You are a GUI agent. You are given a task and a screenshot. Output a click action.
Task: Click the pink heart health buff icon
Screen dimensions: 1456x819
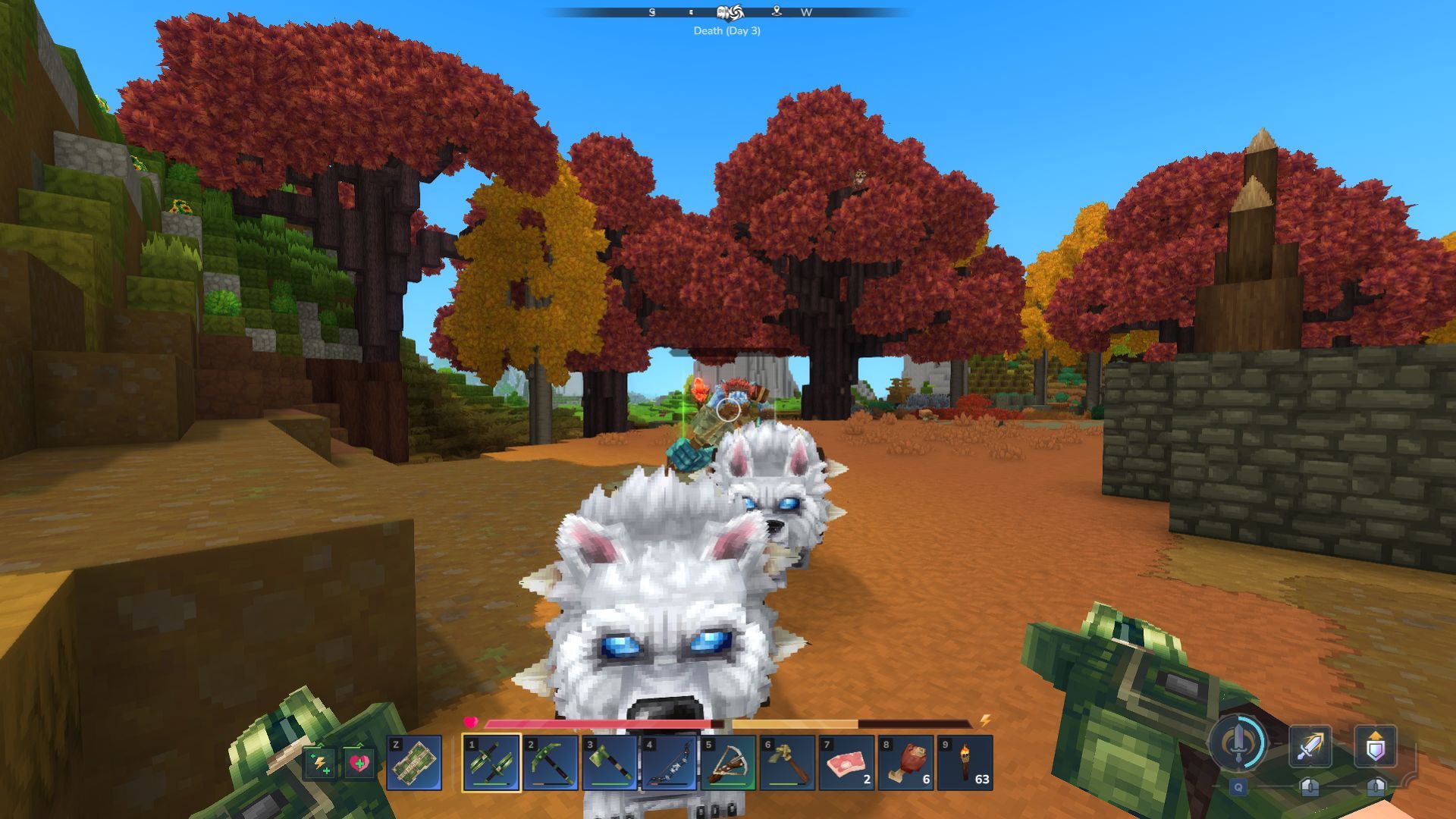(359, 763)
